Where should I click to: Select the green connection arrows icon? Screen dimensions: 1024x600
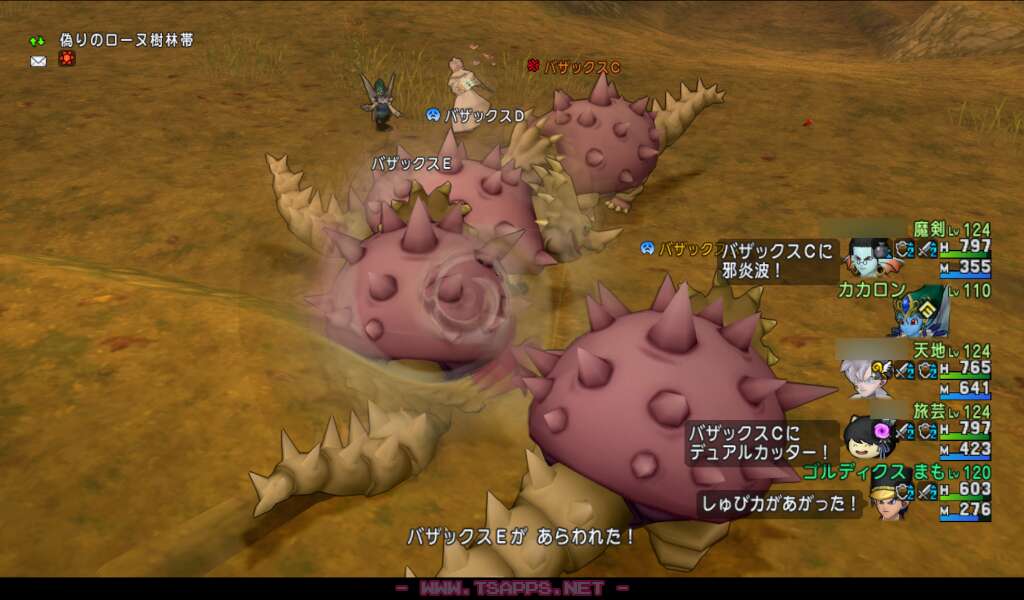[x=38, y=41]
